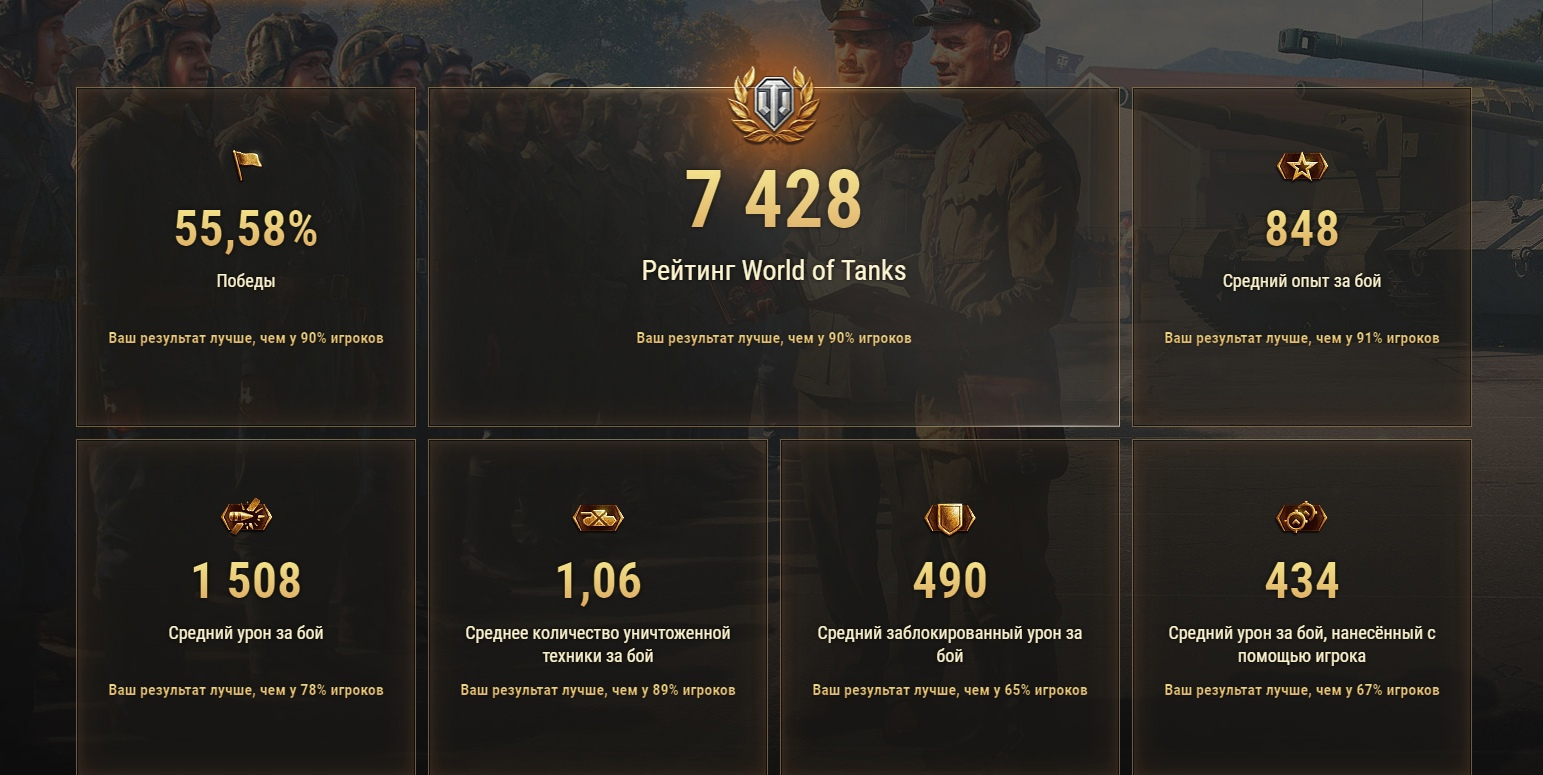Screen dimensions: 1543x775
Task: Click the Рейтинг World of Tanks label
Action: click(x=774, y=270)
